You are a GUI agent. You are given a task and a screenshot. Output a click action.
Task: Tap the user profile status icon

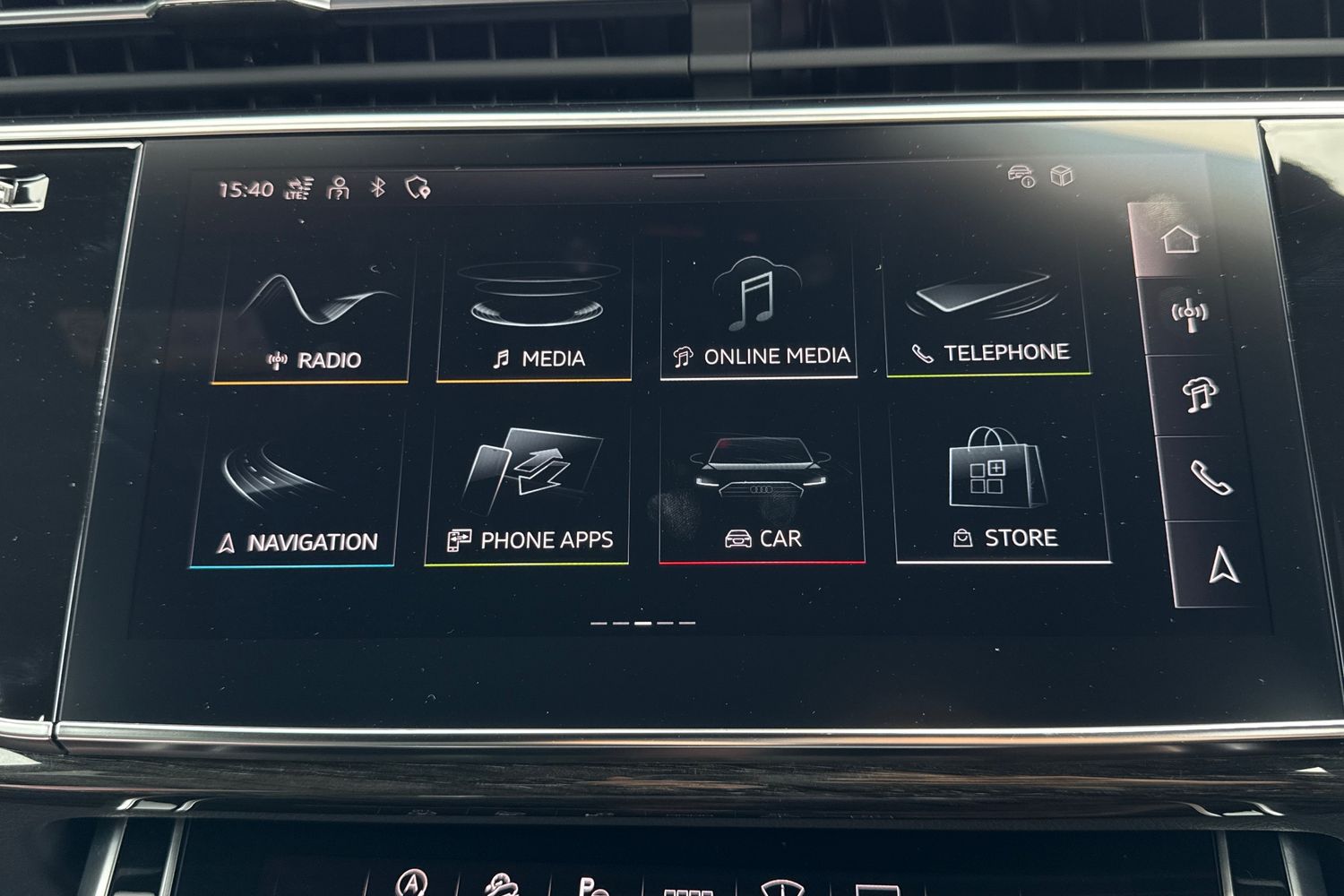pos(336,189)
